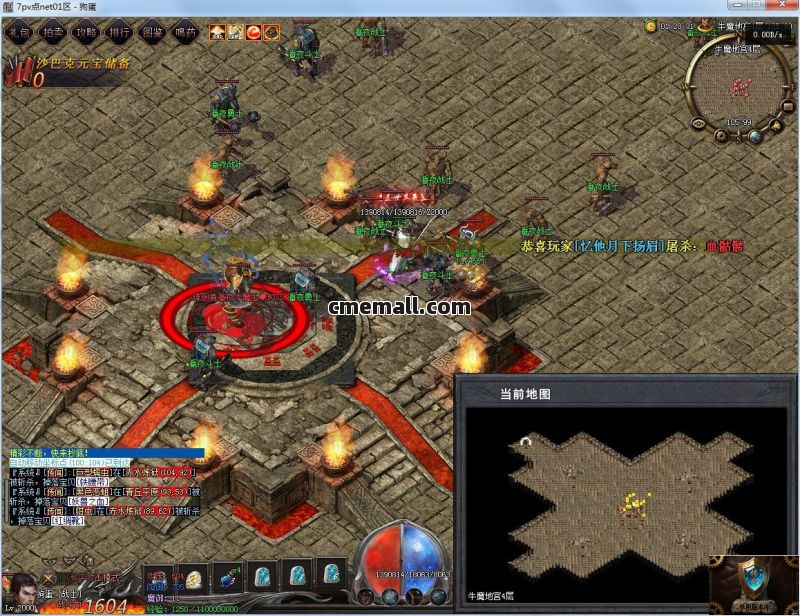Open the 拍卖 auction menu

[51, 32]
